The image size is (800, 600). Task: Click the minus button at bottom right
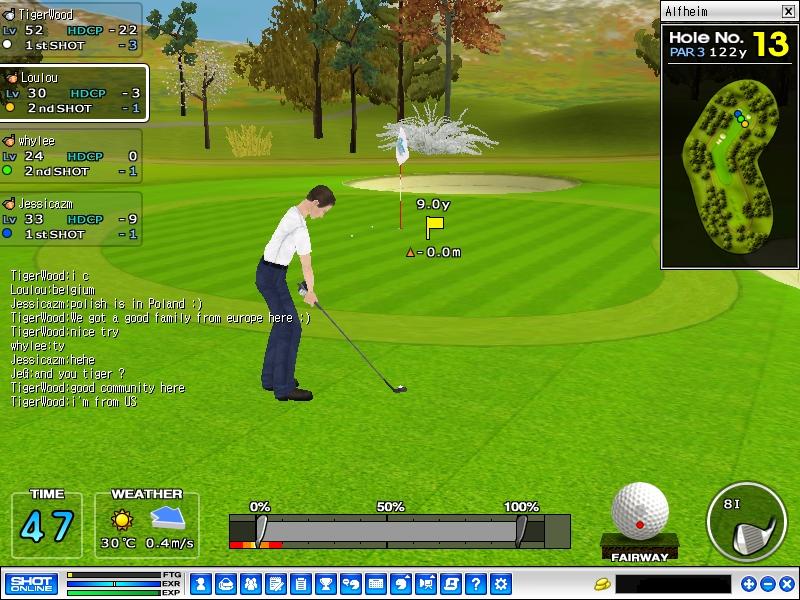coord(767,583)
